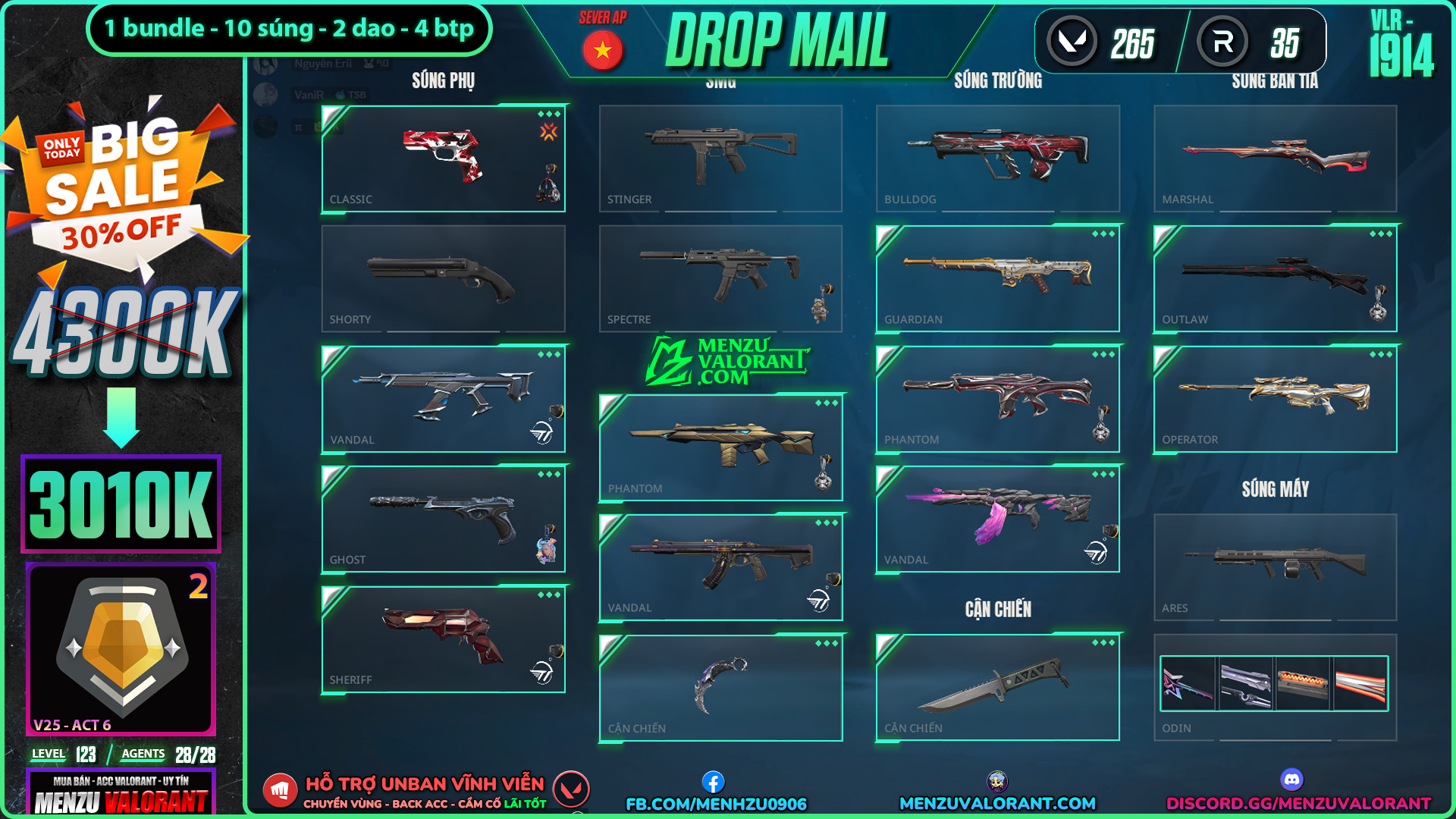Open the Ares machine gun slot
This screenshot has height=819, width=1456.
tap(1275, 566)
